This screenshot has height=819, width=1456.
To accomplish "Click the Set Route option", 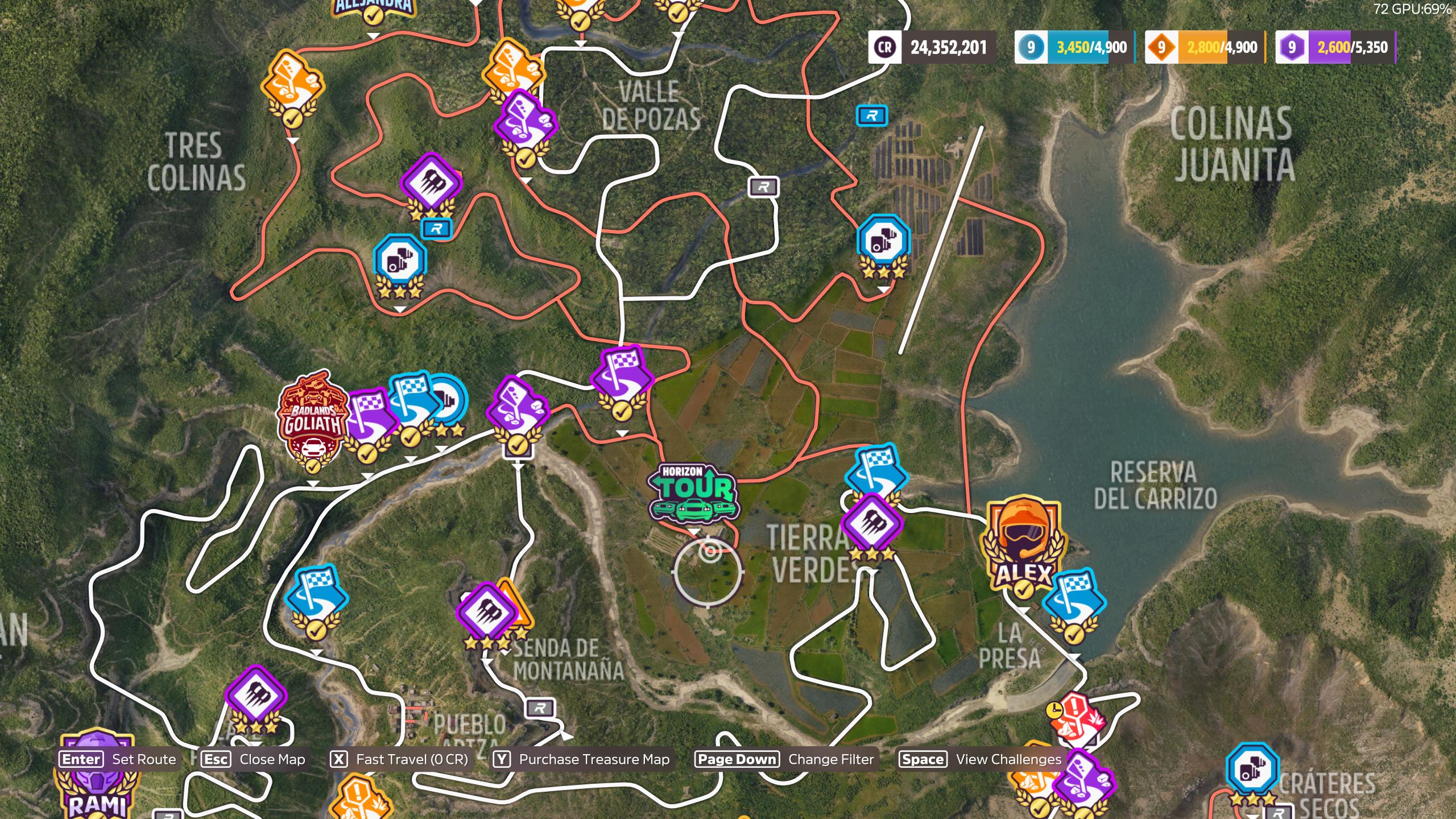I will (x=118, y=759).
